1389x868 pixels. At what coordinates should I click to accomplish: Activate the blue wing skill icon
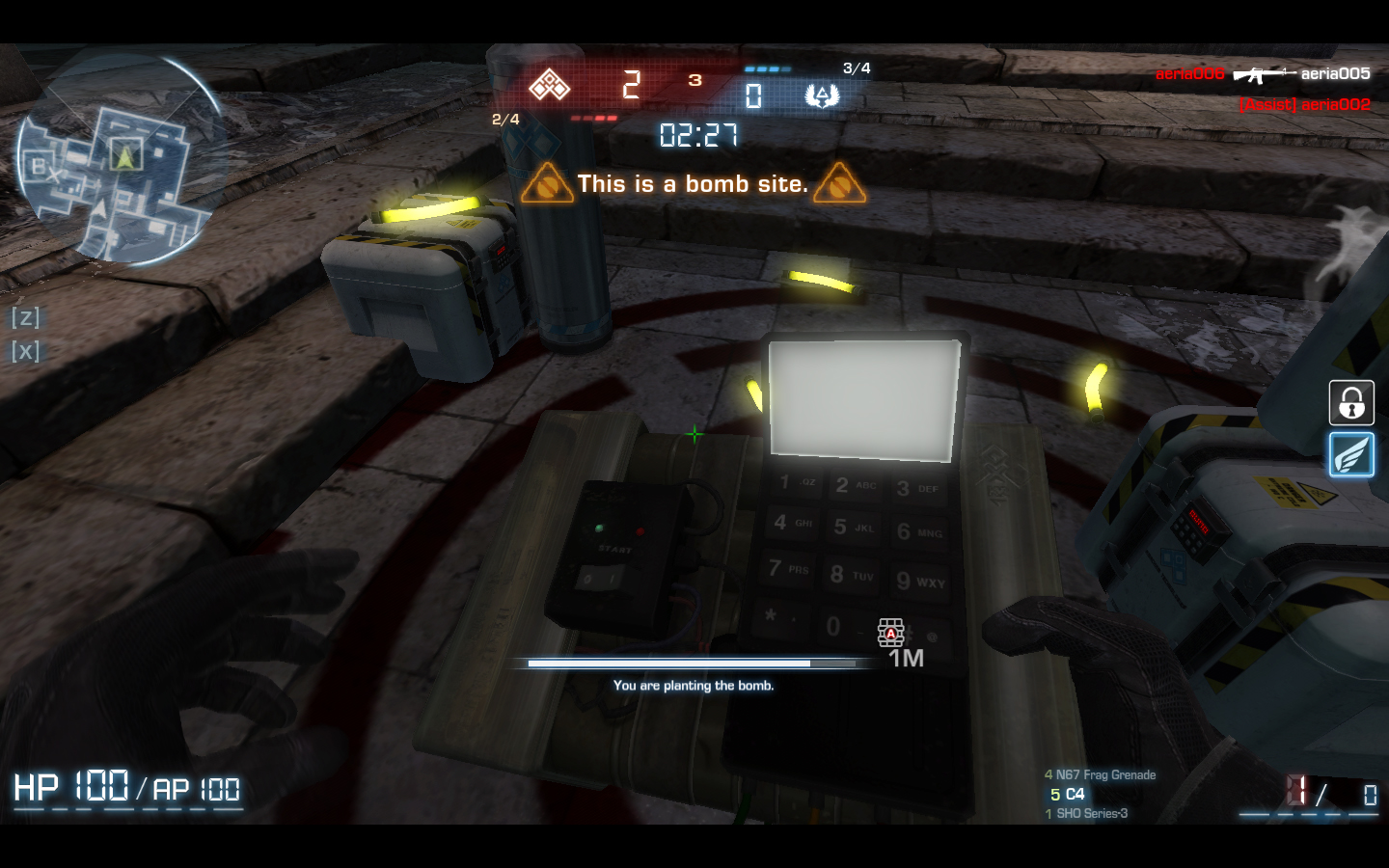click(x=1351, y=454)
